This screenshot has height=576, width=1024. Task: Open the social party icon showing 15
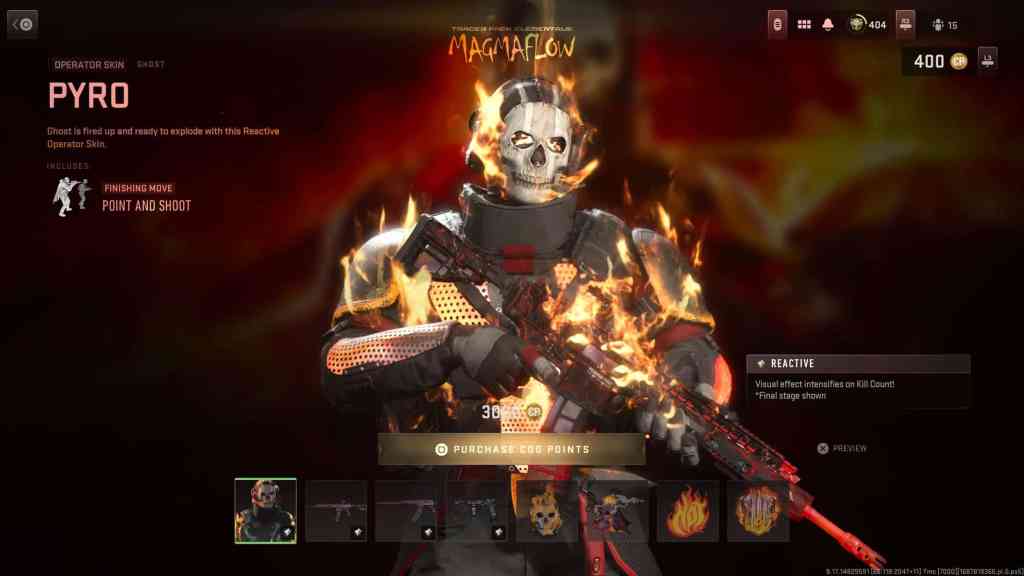pyautogui.click(x=945, y=24)
